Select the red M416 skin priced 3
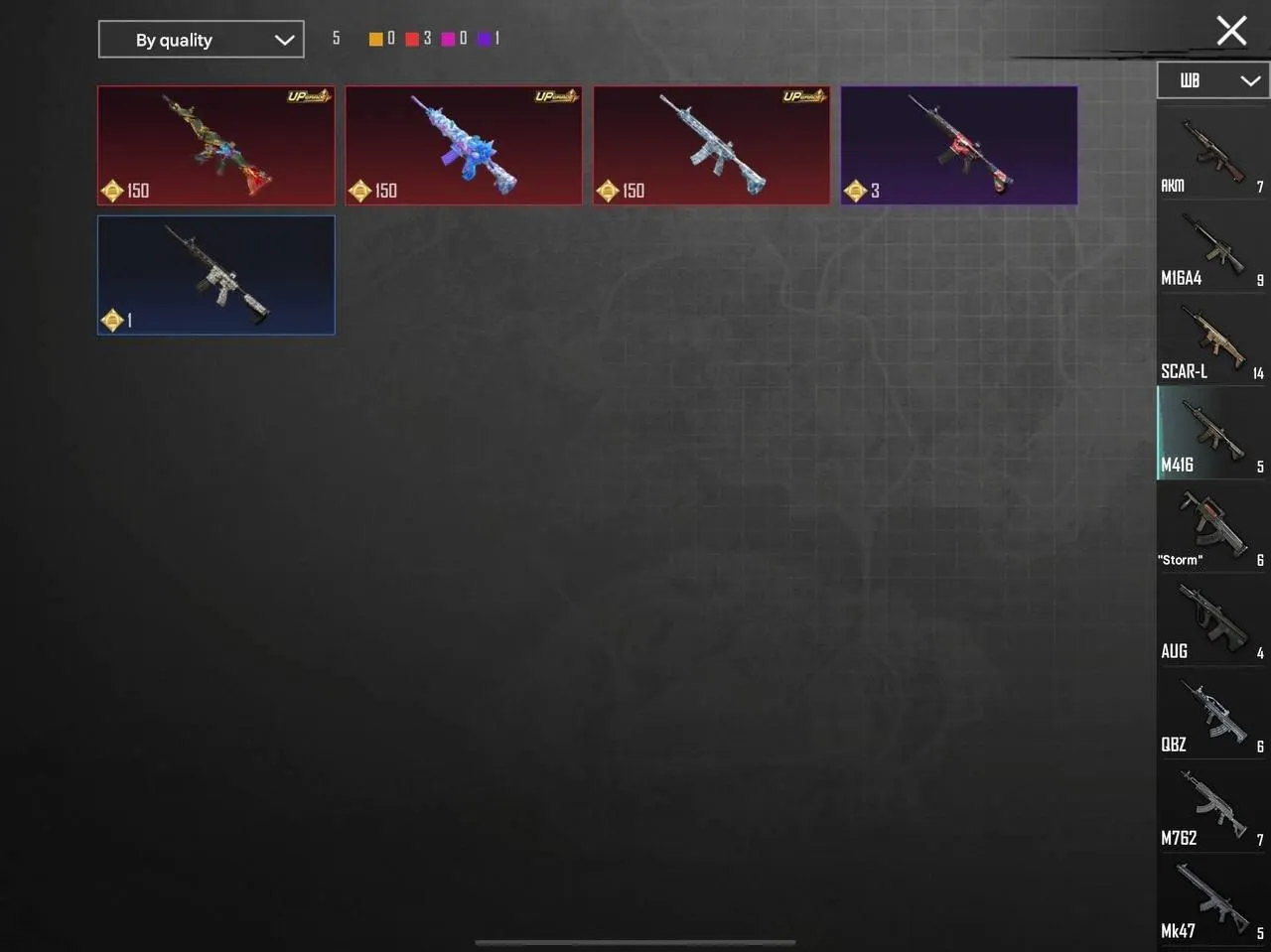The width and height of the screenshot is (1271, 952). pyautogui.click(x=958, y=145)
